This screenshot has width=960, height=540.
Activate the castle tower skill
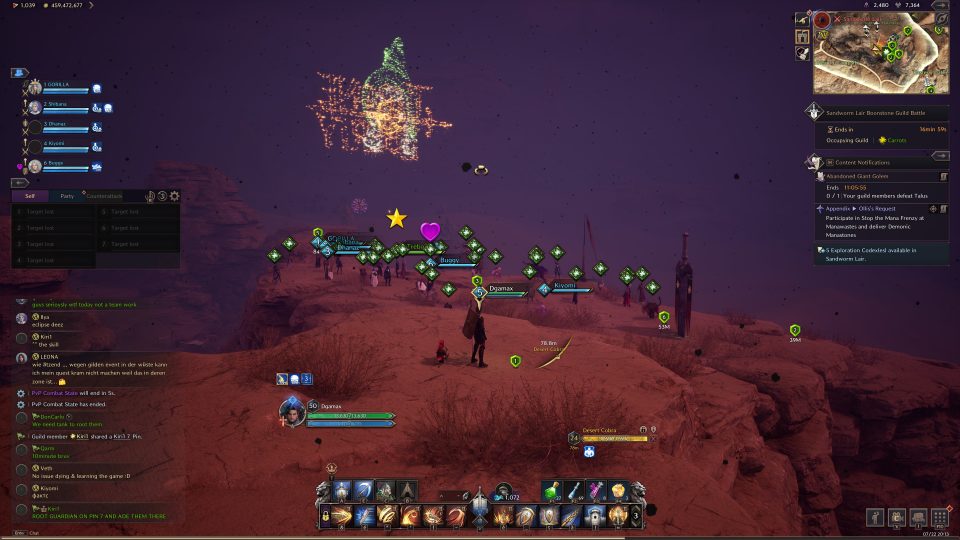[595, 516]
